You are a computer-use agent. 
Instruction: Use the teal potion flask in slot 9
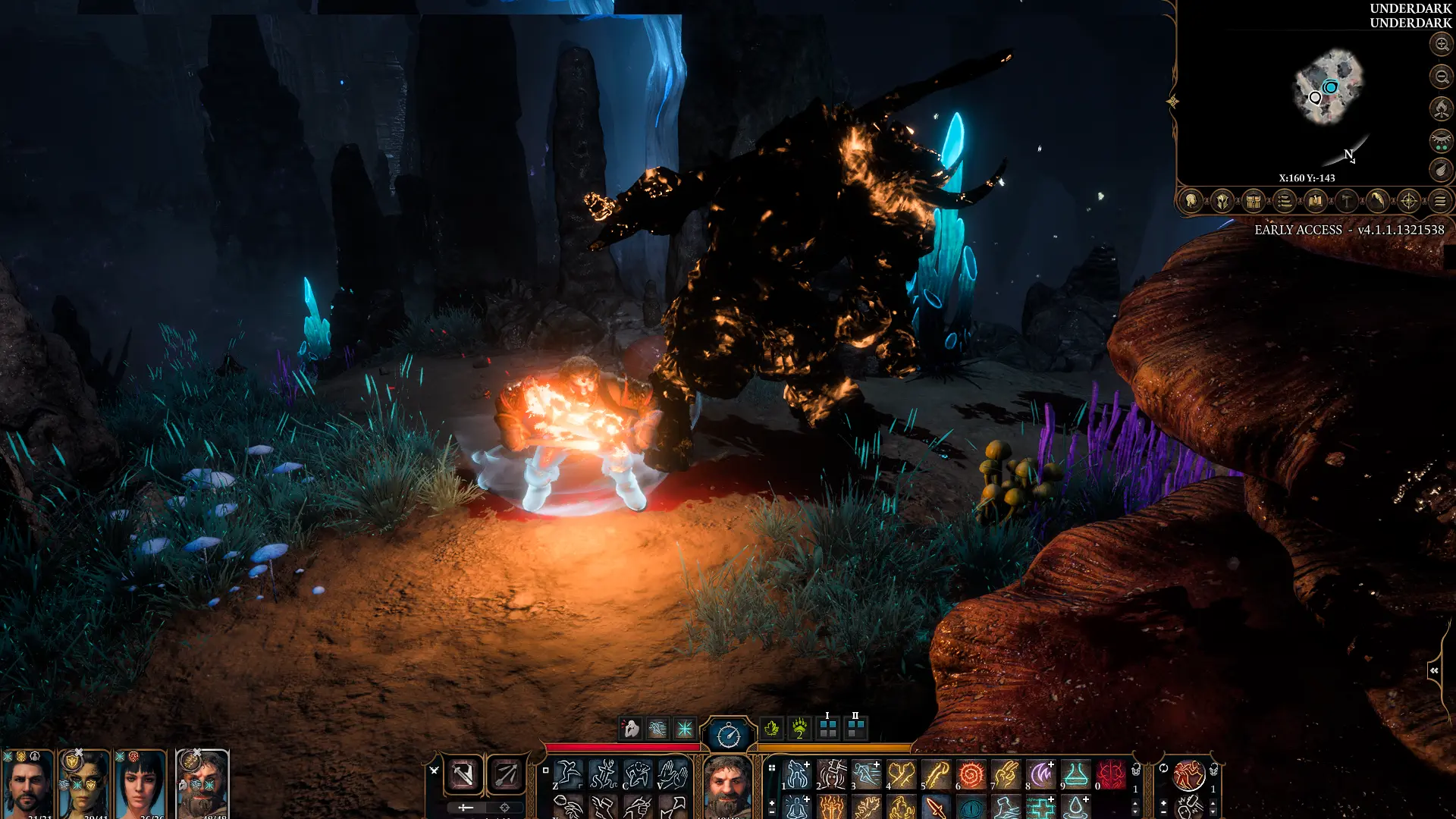(1075, 774)
